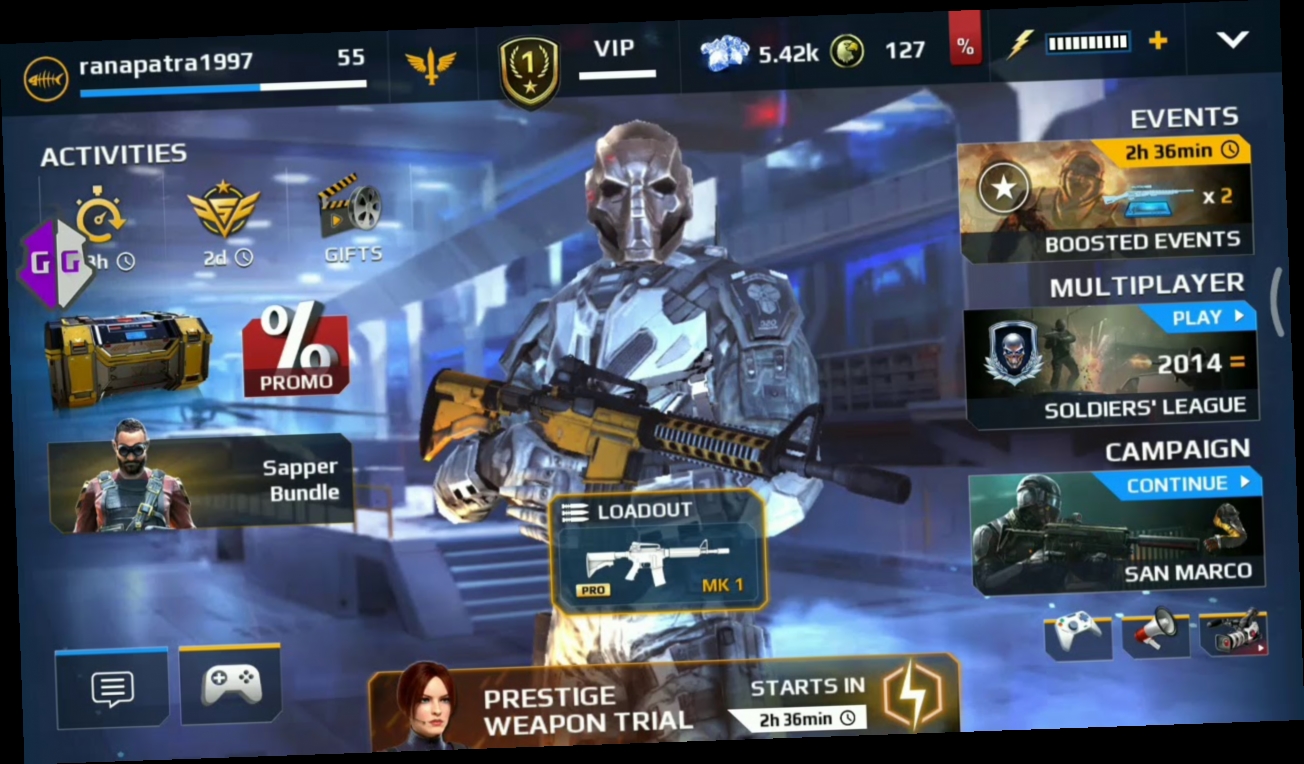This screenshot has height=764, width=1304.
Task: Open the PROMO percentage icon
Action: pos(295,350)
